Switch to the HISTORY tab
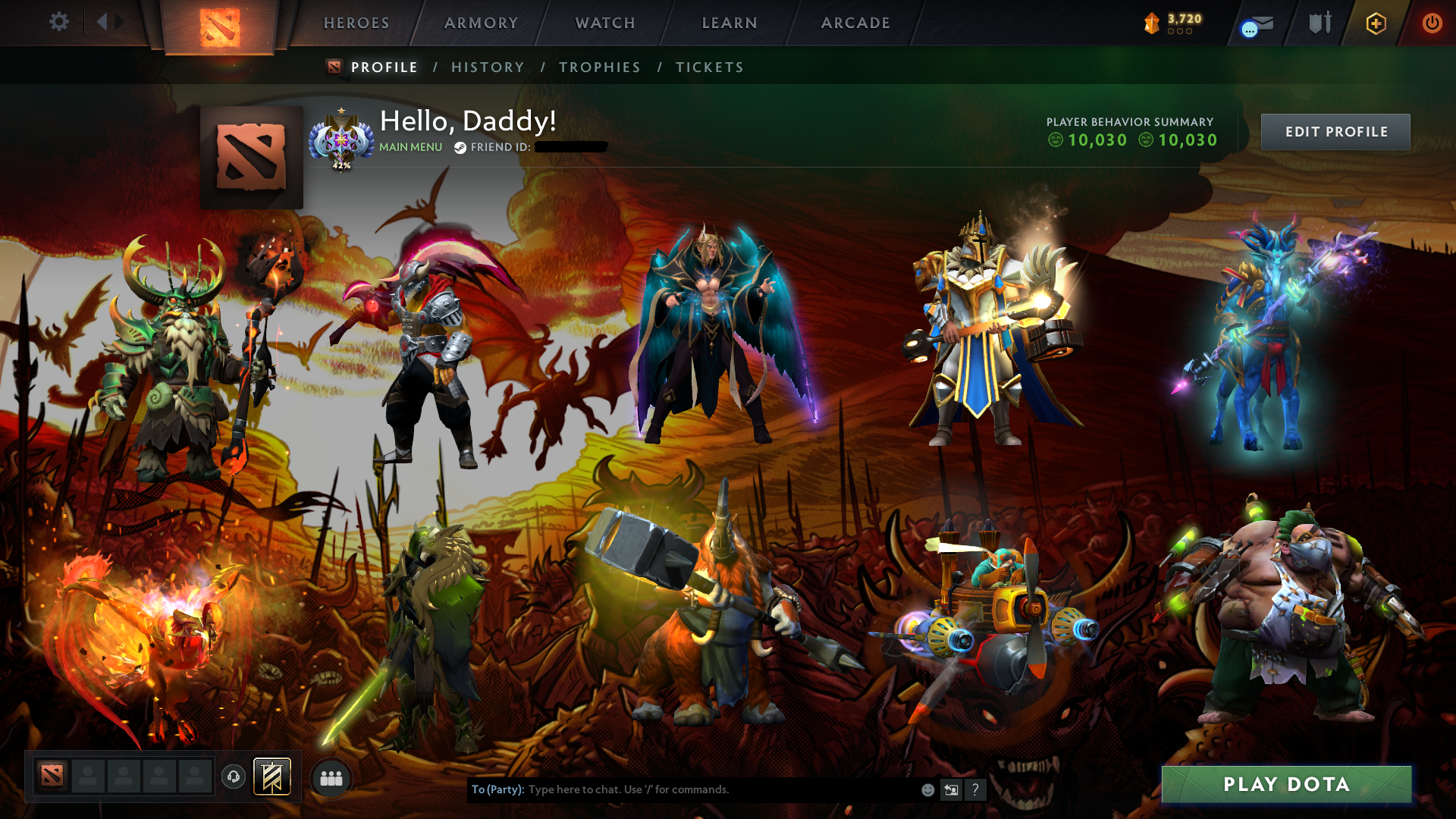1456x819 pixels. 488,67
